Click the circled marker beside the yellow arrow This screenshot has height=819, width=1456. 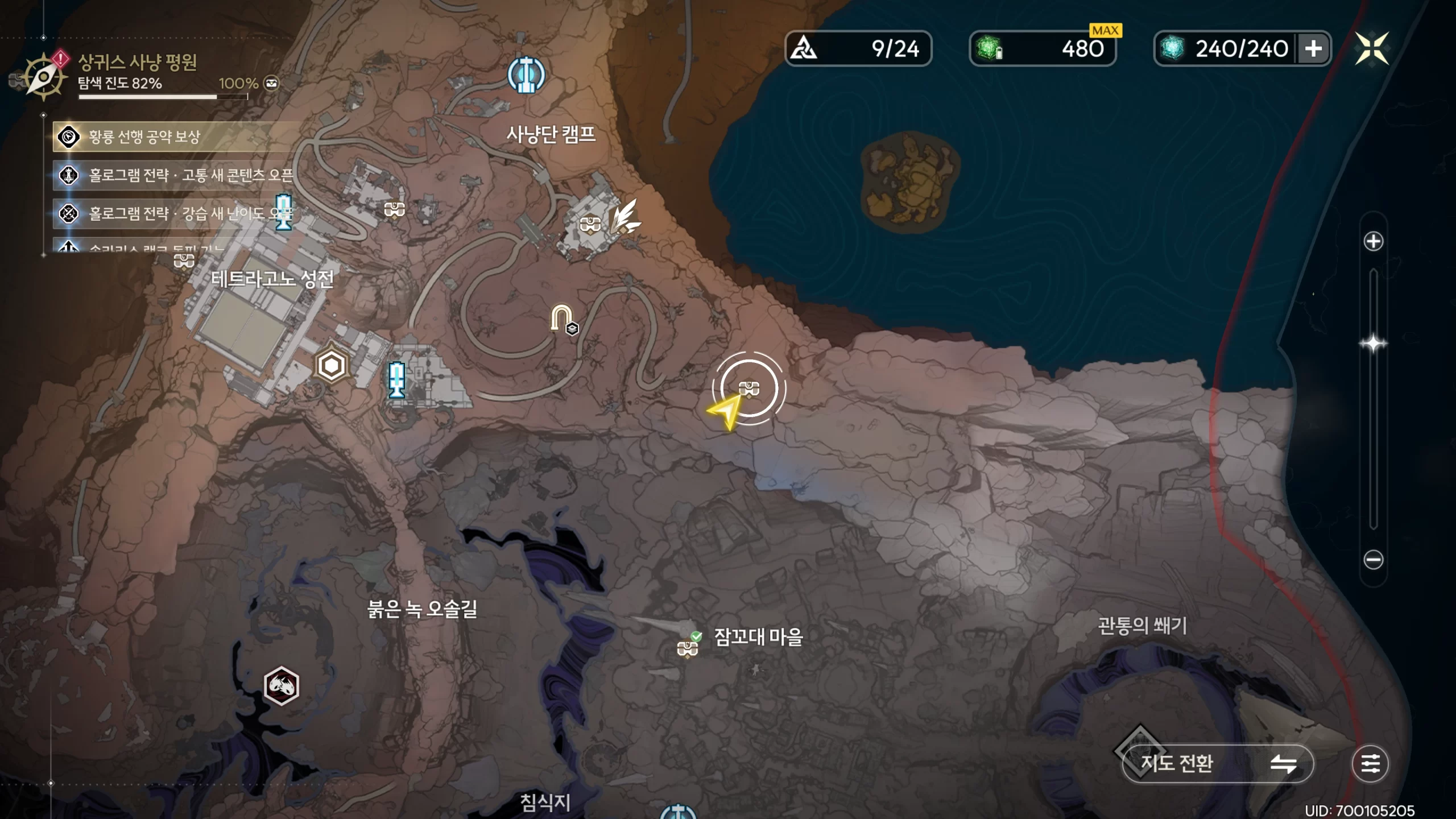[x=748, y=389]
